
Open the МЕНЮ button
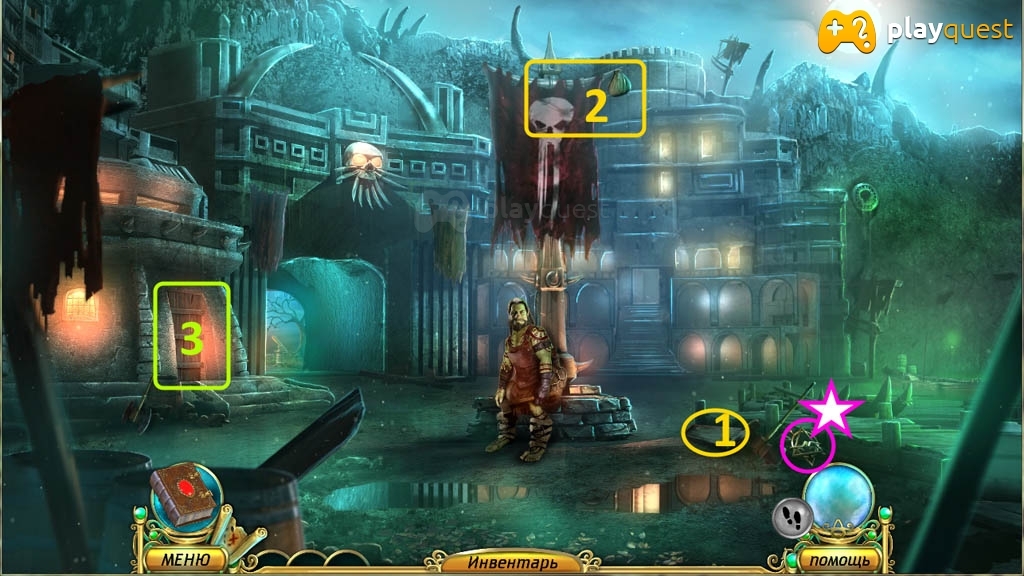click(183, 558)
